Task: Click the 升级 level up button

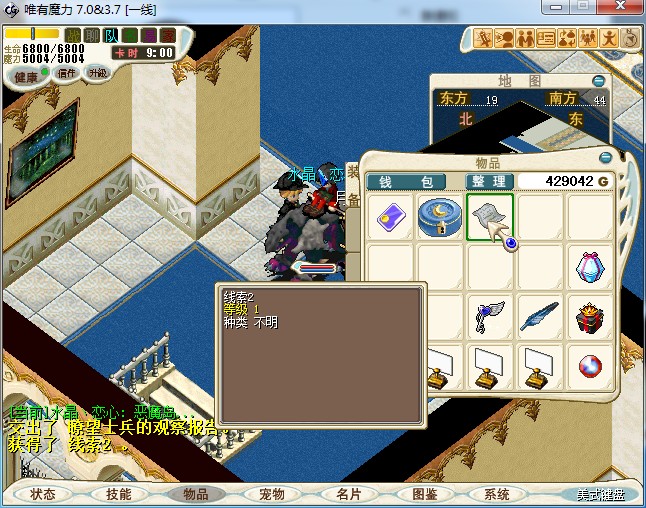Action: click(98, 74)
